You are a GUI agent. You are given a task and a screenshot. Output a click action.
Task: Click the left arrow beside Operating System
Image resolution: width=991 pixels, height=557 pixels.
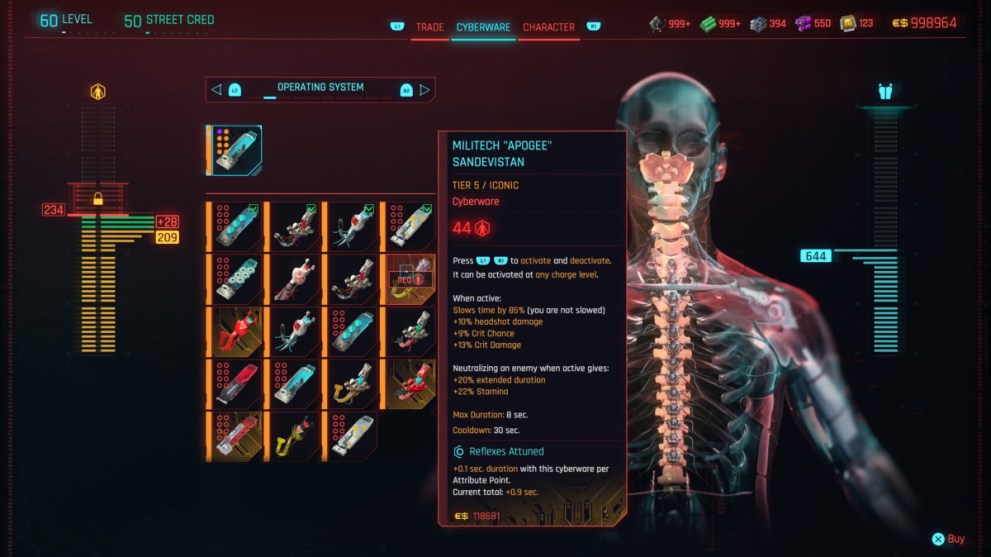(216, 89)
